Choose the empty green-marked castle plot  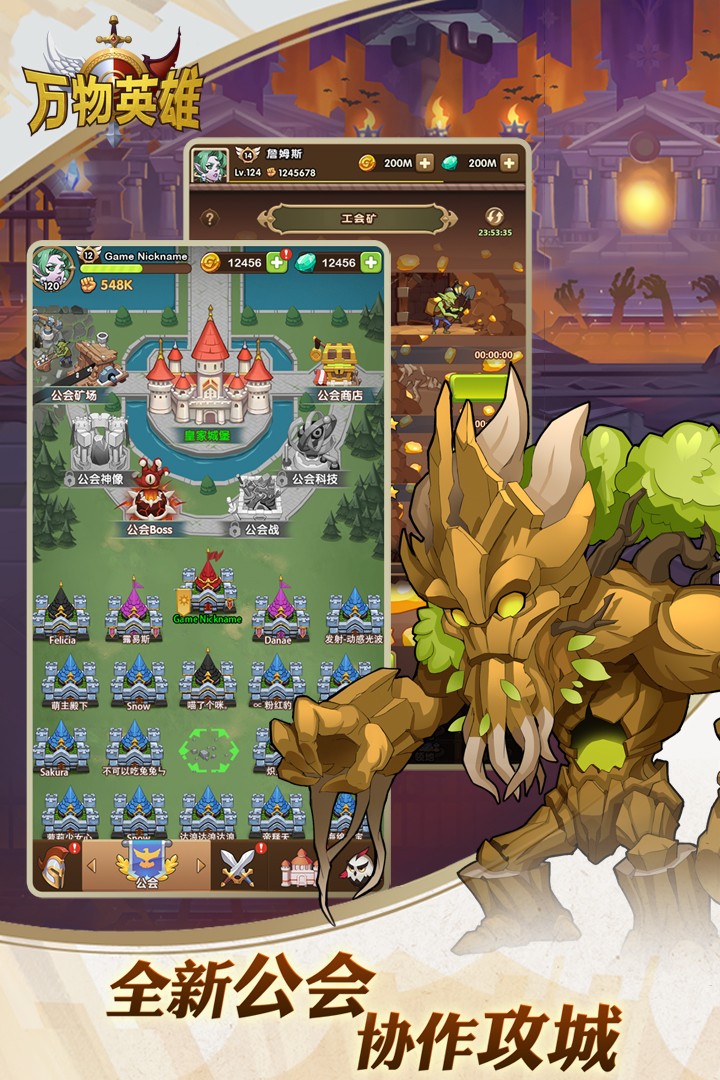click(208, 748)
